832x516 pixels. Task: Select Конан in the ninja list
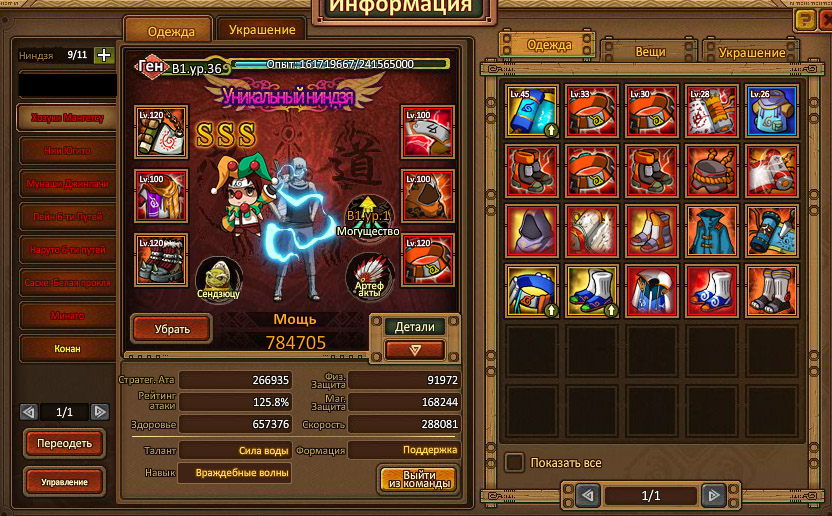[x=68, y=349]
